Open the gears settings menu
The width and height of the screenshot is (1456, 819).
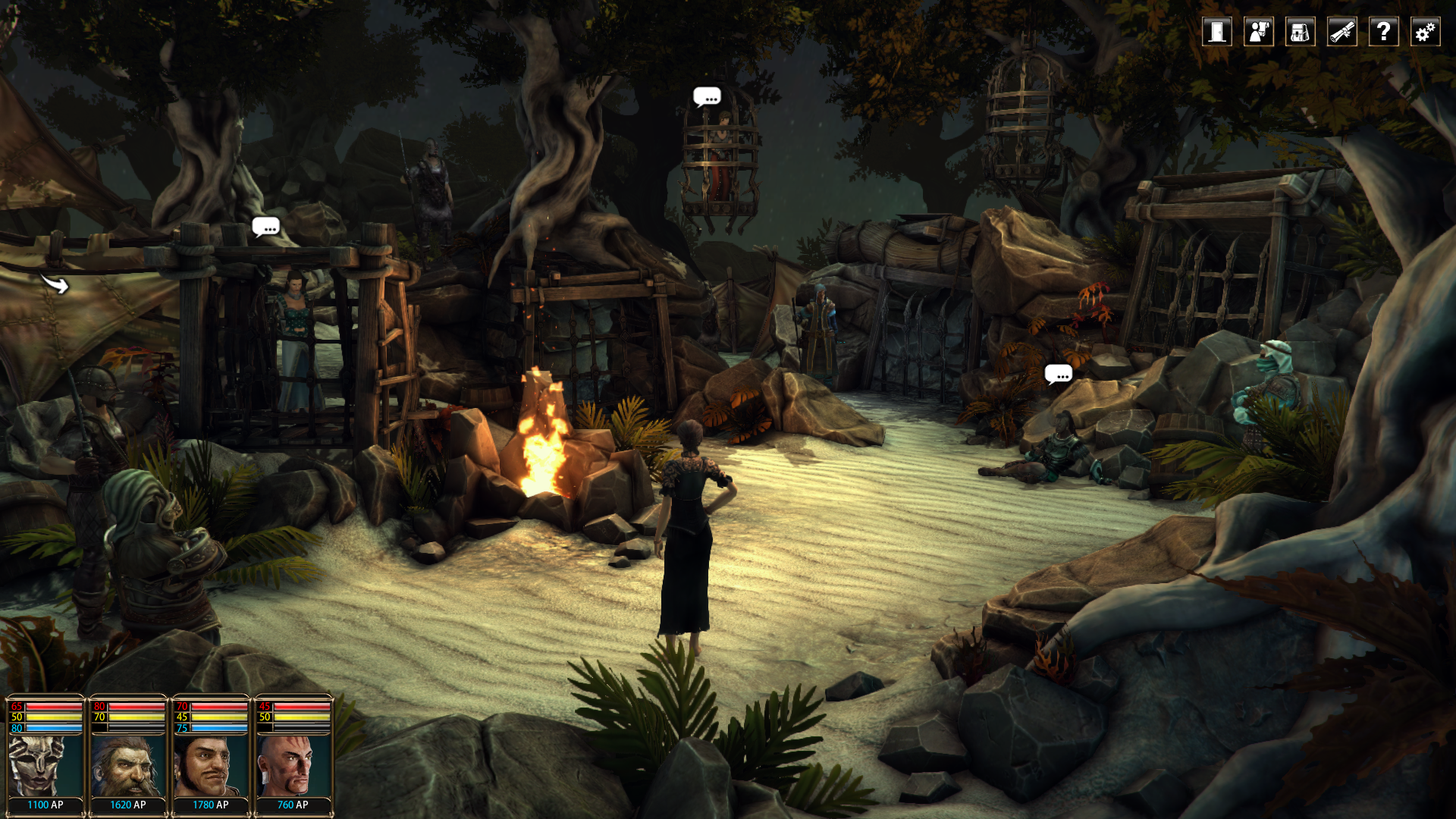tap(1426, 32)
